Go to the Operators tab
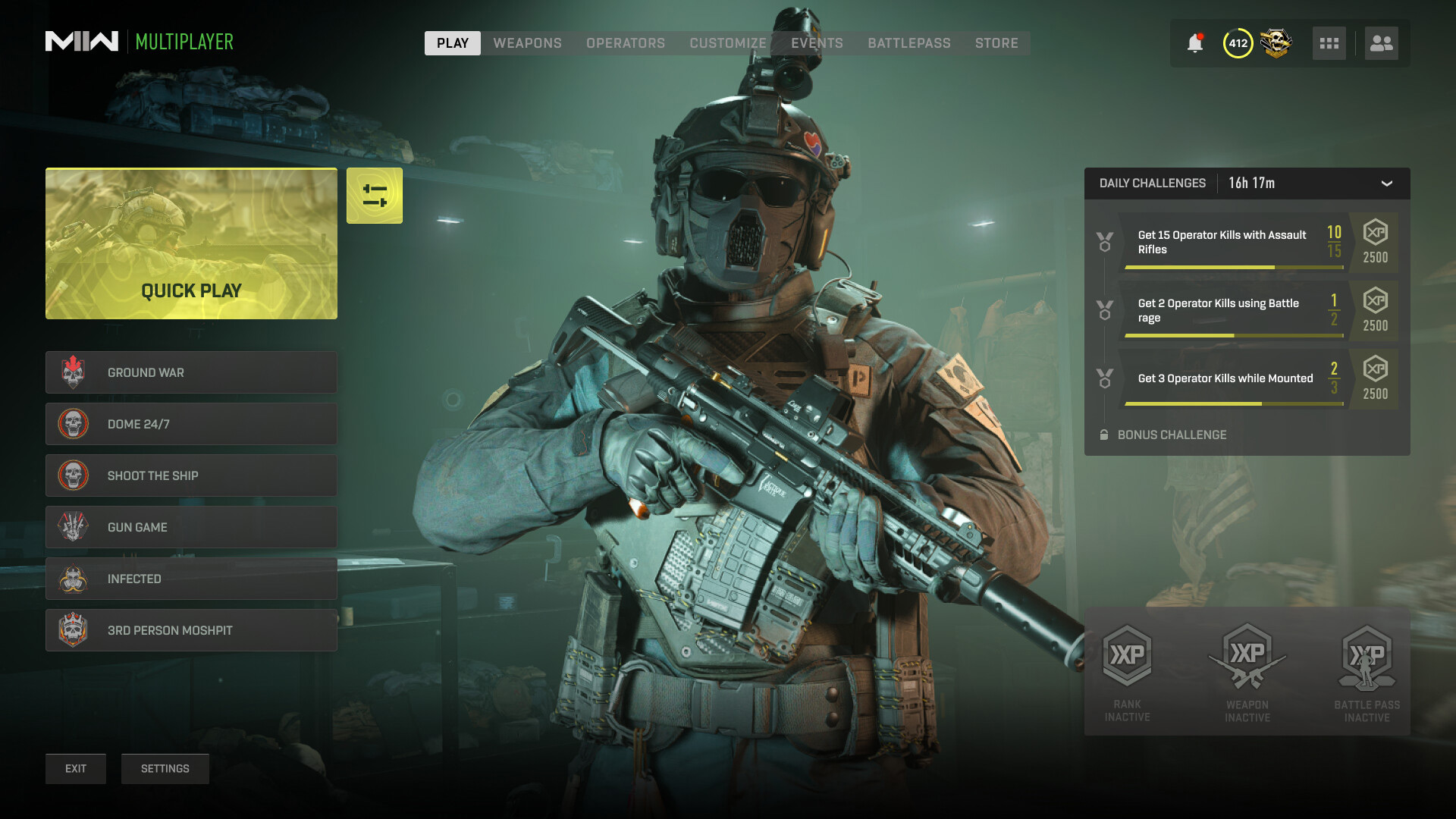 pos(625,43)
